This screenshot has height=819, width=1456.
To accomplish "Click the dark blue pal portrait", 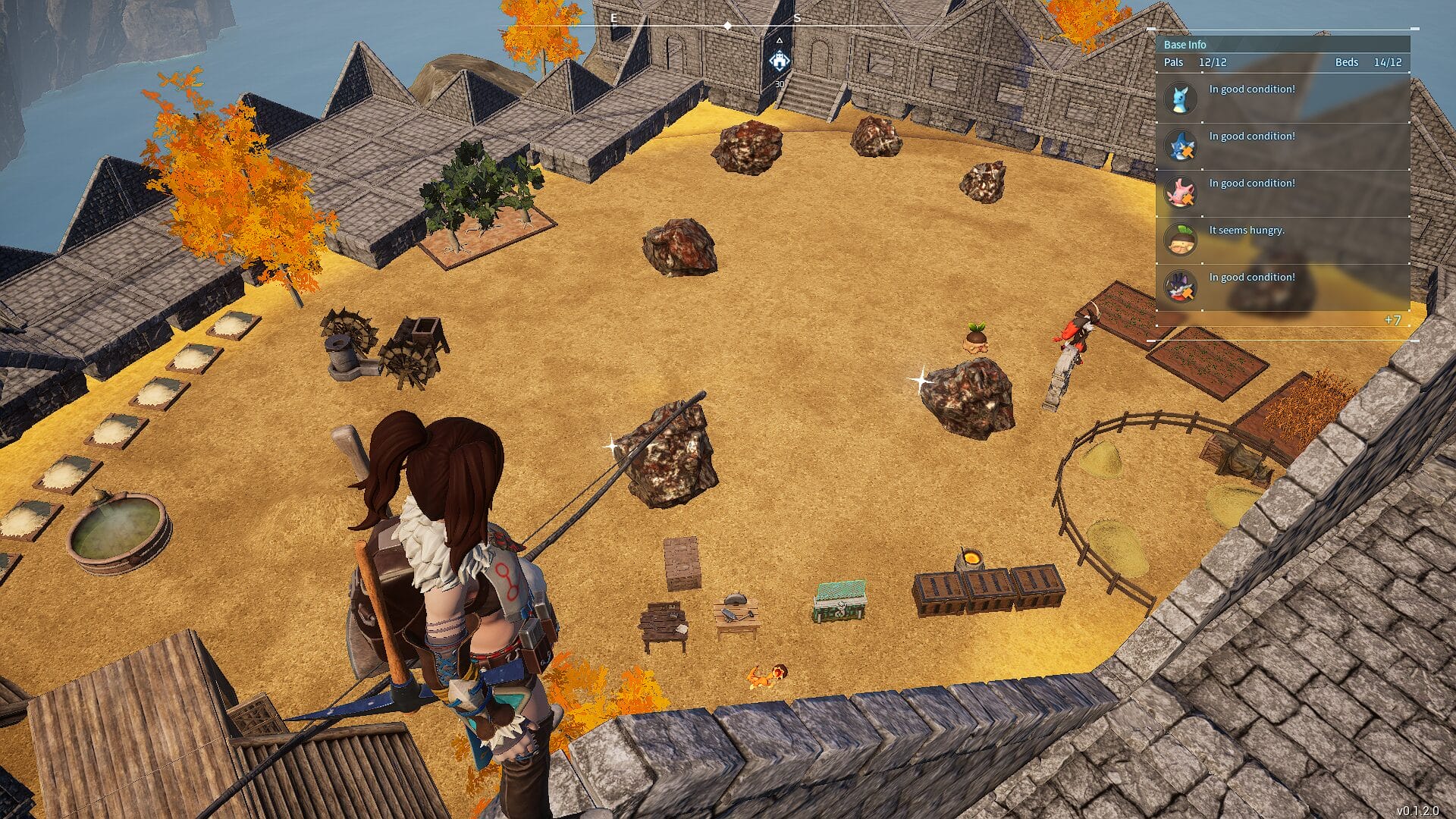I will click(1180, 287).
